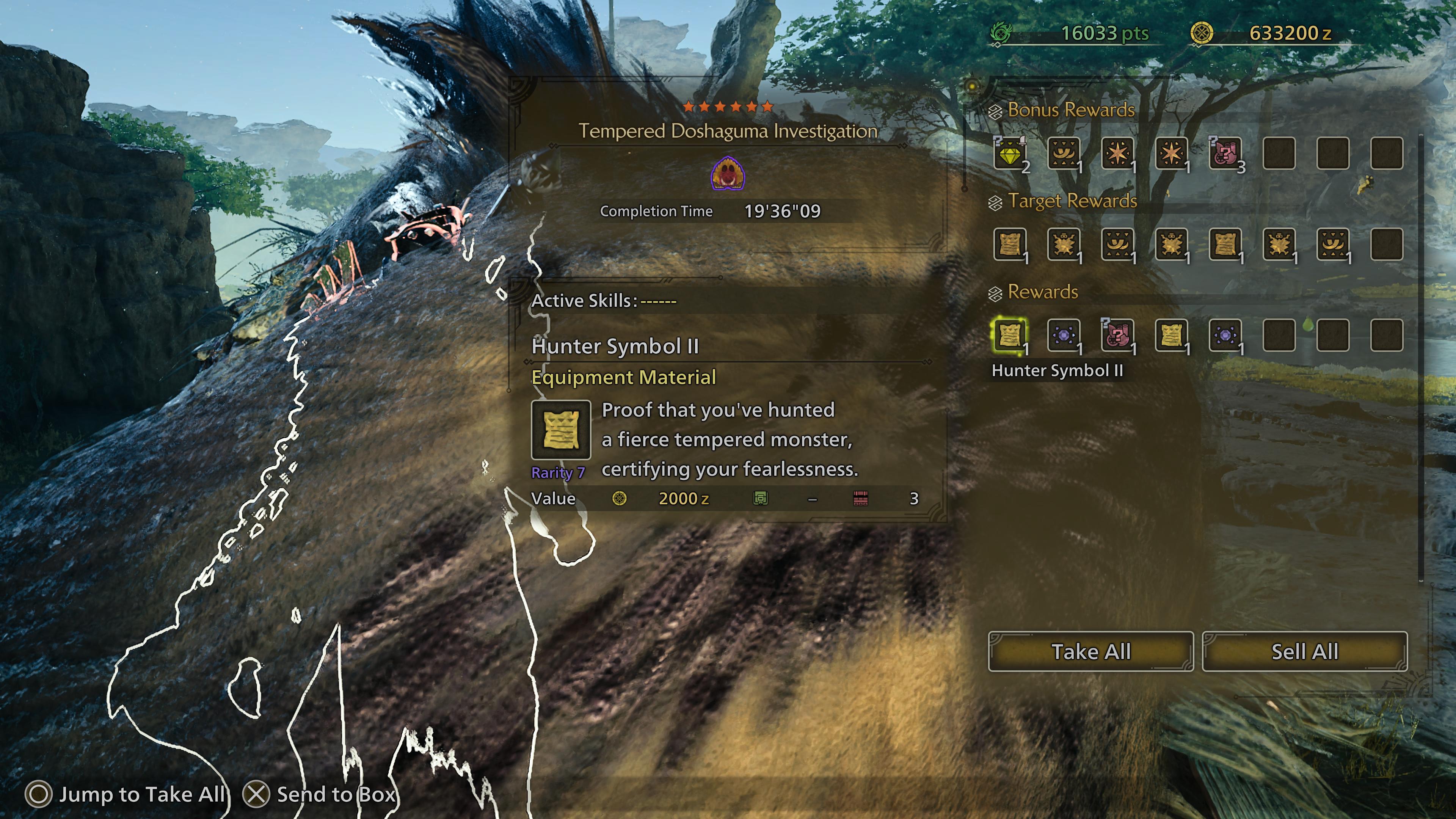This screenshot has width=1456, height=819.
Task: Choose the pink mystery item in the Rewards row
Action: pos(1117,335)
